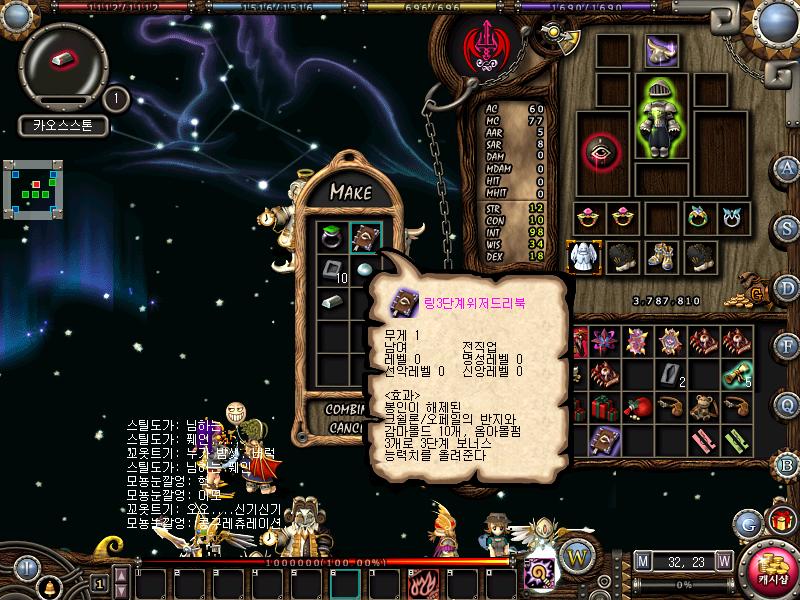
Task: Select the white angel statue slot
Action: [x=583, y=256]
